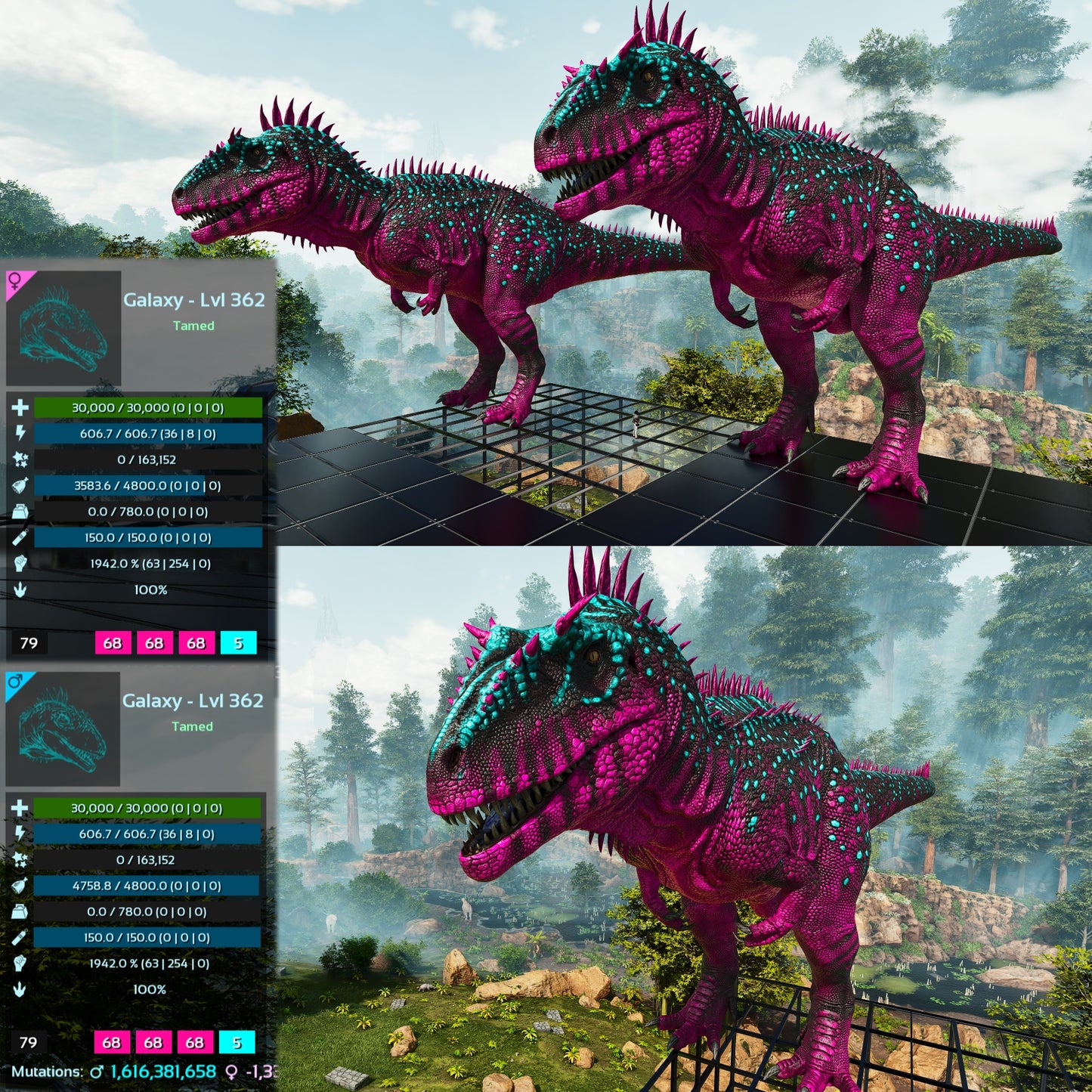Select the male Galaxy's cyan color swatch 5
The image size is (1092, 1092).
[237, 1043]
